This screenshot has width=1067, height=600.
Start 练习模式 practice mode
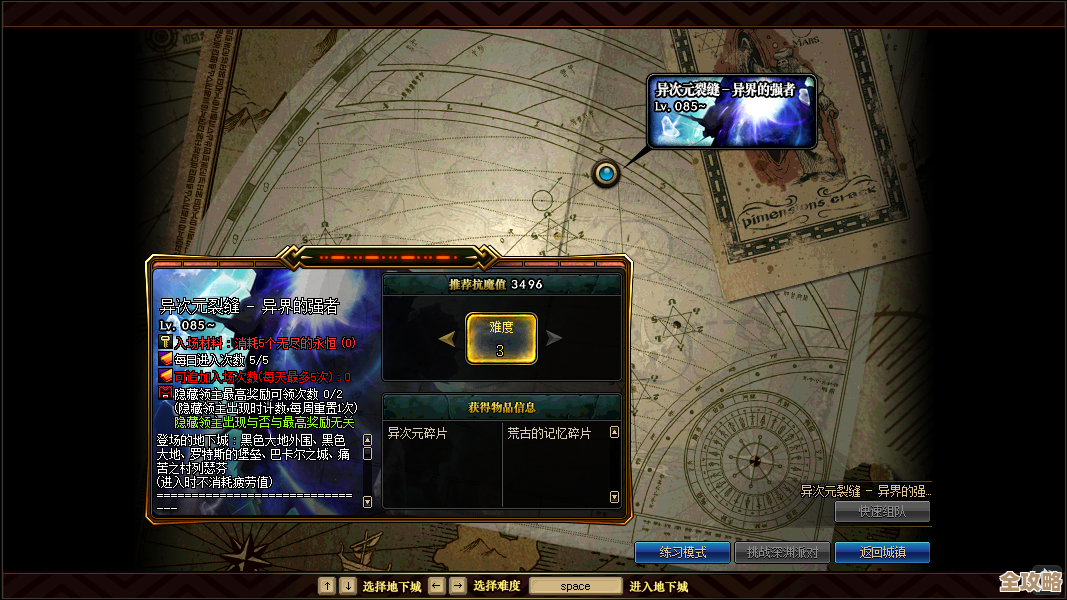pos(683,552)
